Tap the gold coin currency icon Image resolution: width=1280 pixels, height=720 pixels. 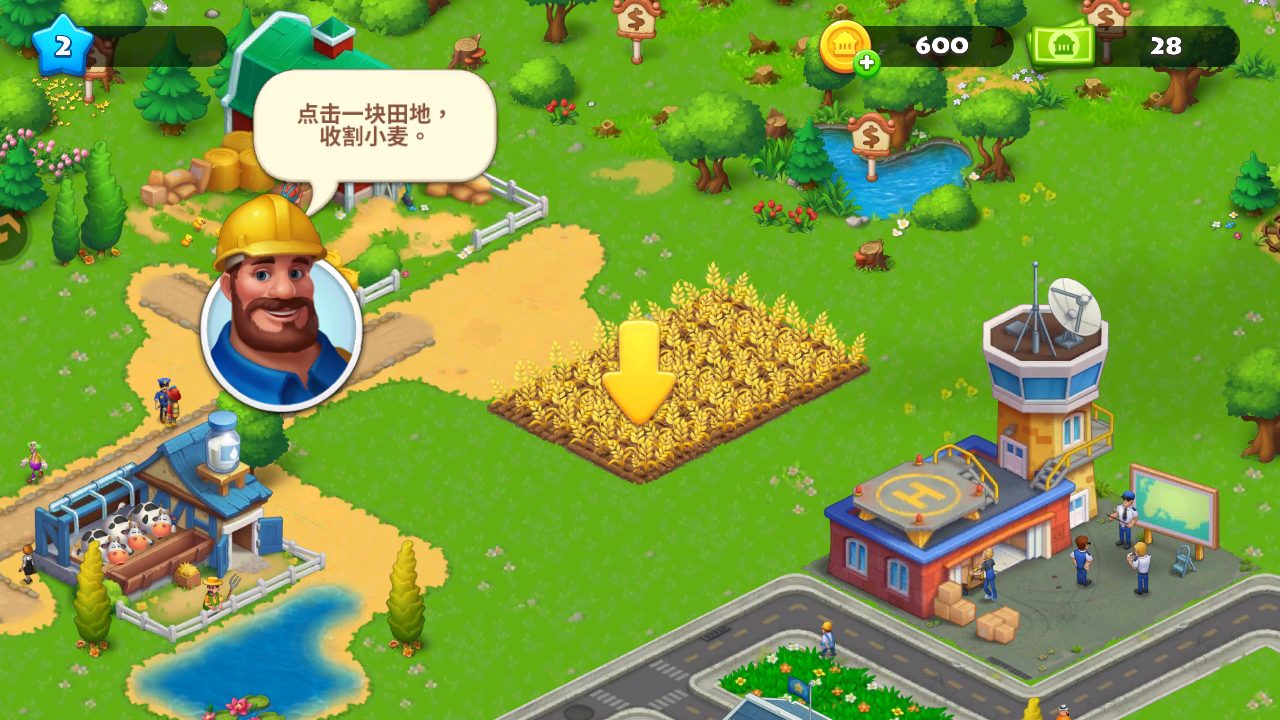tap(846, 44)
